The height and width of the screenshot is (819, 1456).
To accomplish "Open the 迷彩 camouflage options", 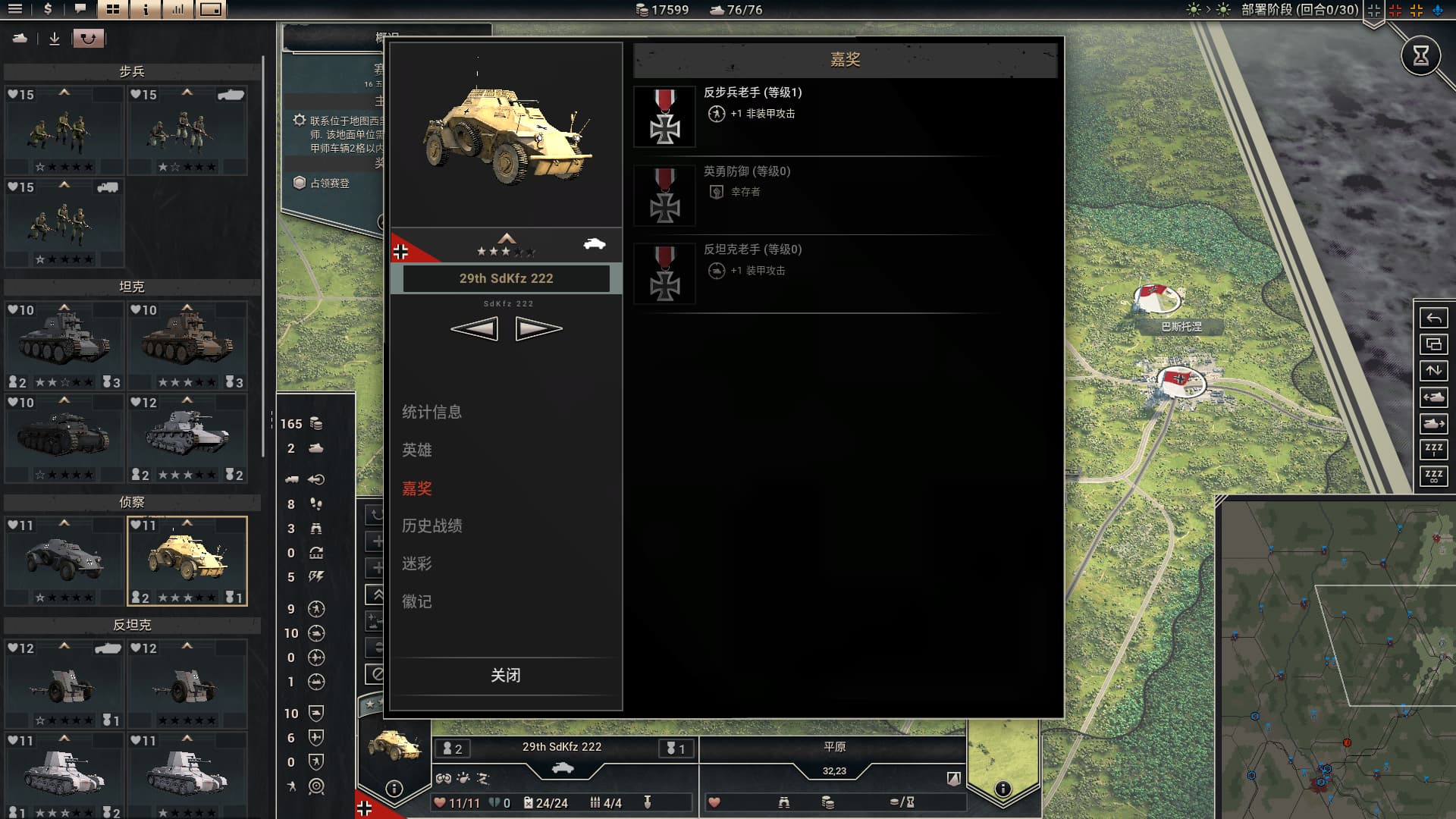I will point(417,563).
